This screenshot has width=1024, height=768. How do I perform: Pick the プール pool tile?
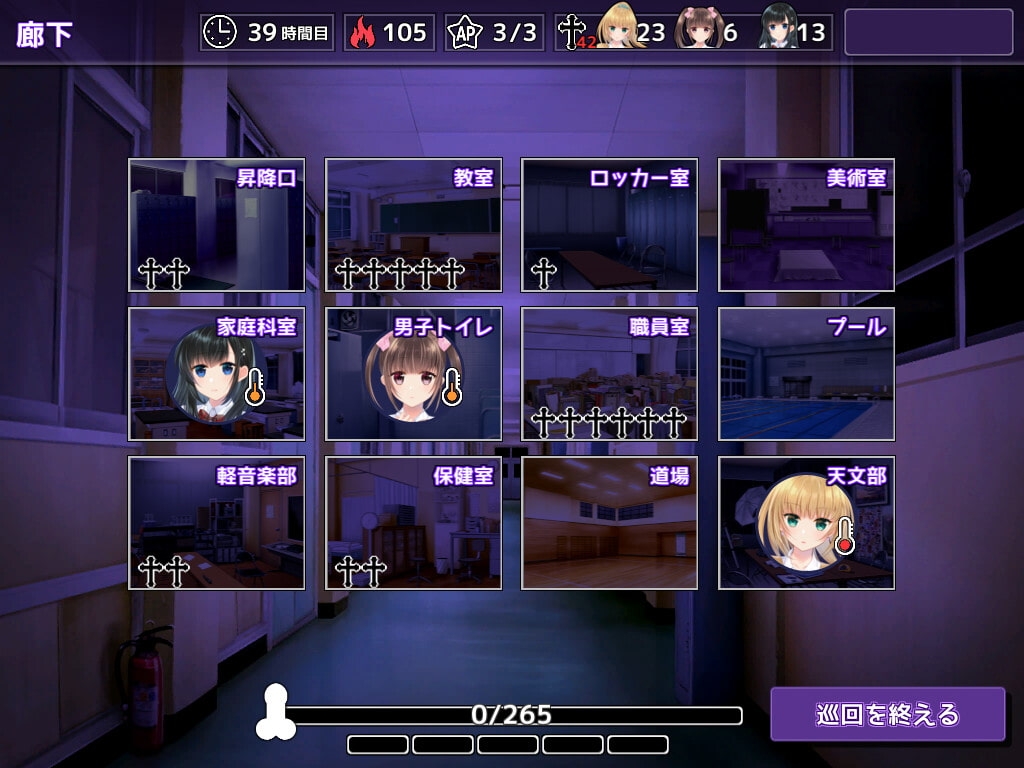point(806,374)
